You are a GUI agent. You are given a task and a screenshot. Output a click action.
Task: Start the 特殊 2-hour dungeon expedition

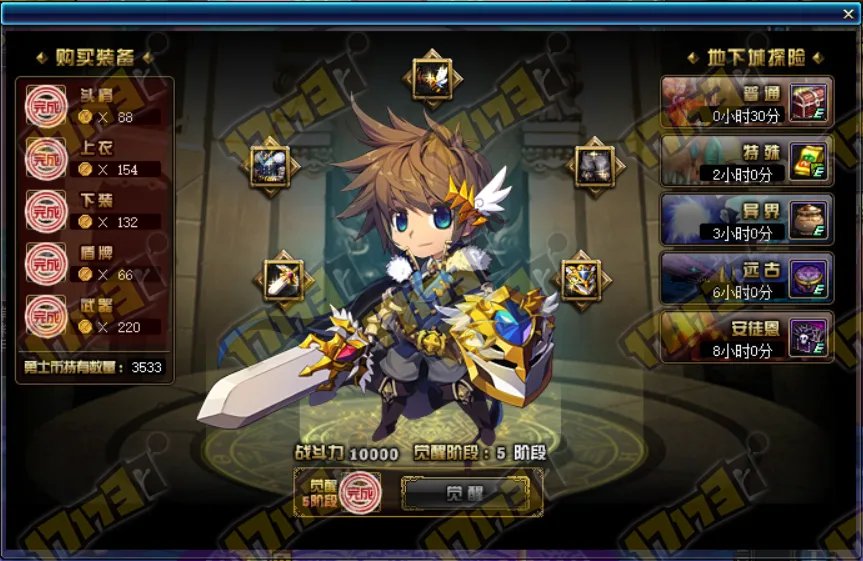(746, 160)
